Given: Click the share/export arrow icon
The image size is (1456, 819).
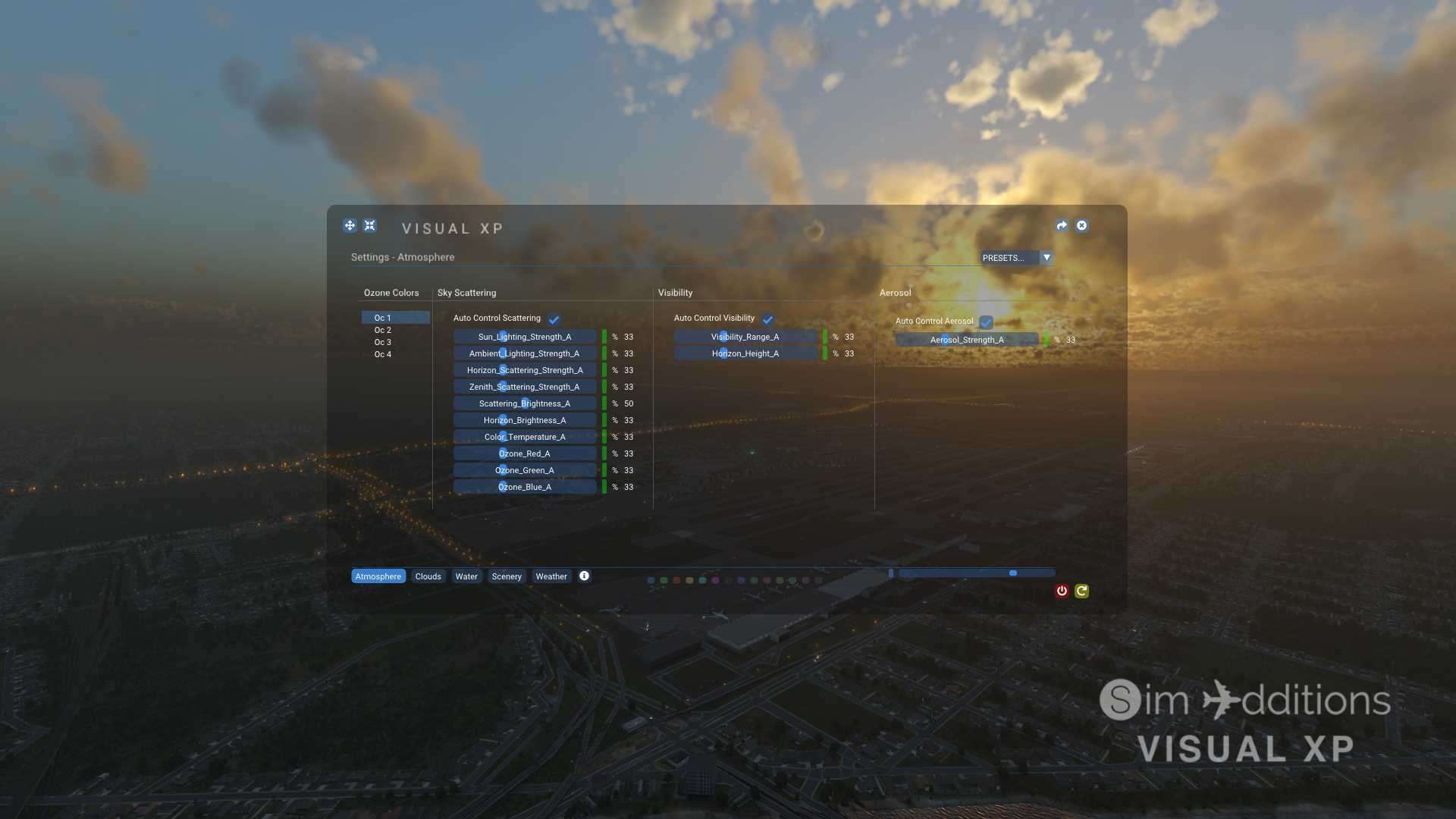Looking at the screenshot, I should (x=1062, y=225).
